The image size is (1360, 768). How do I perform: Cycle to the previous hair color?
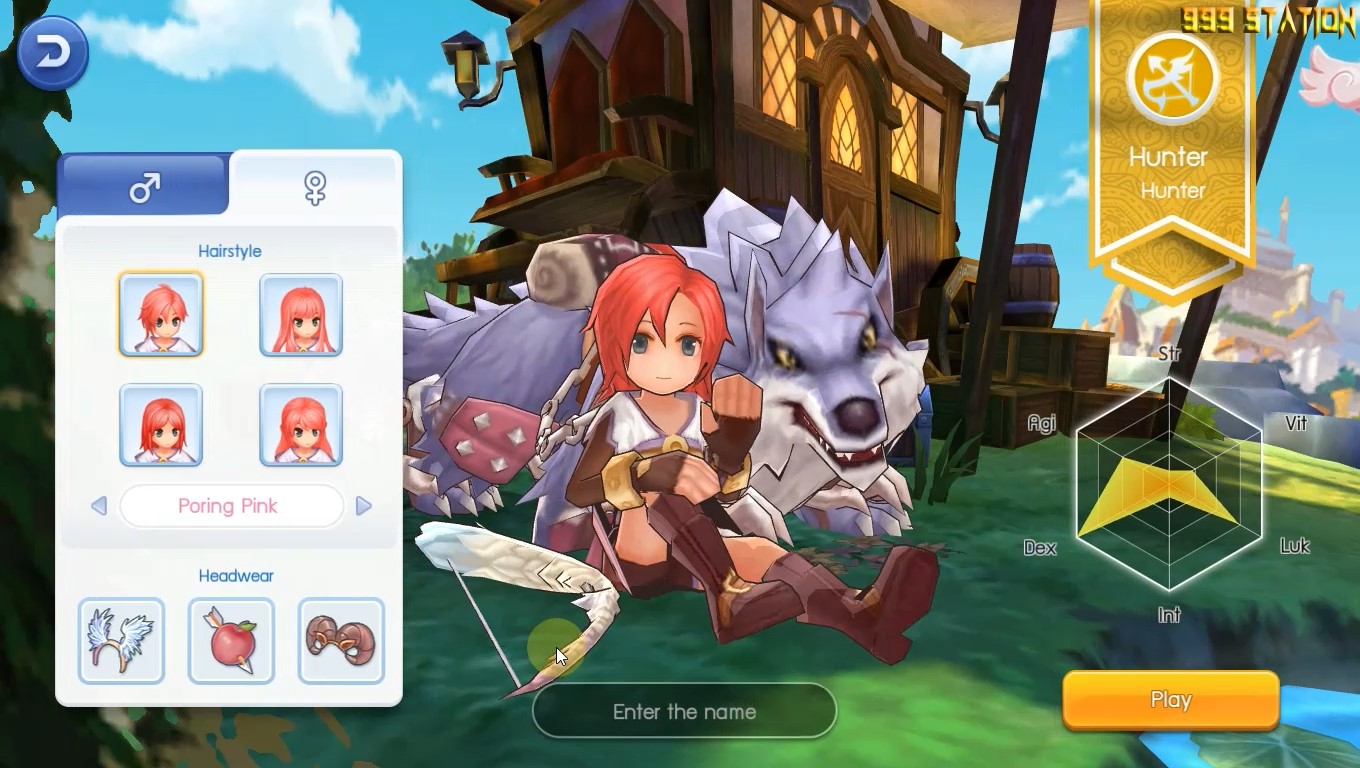pyautogui.click(x=99, y=506)
